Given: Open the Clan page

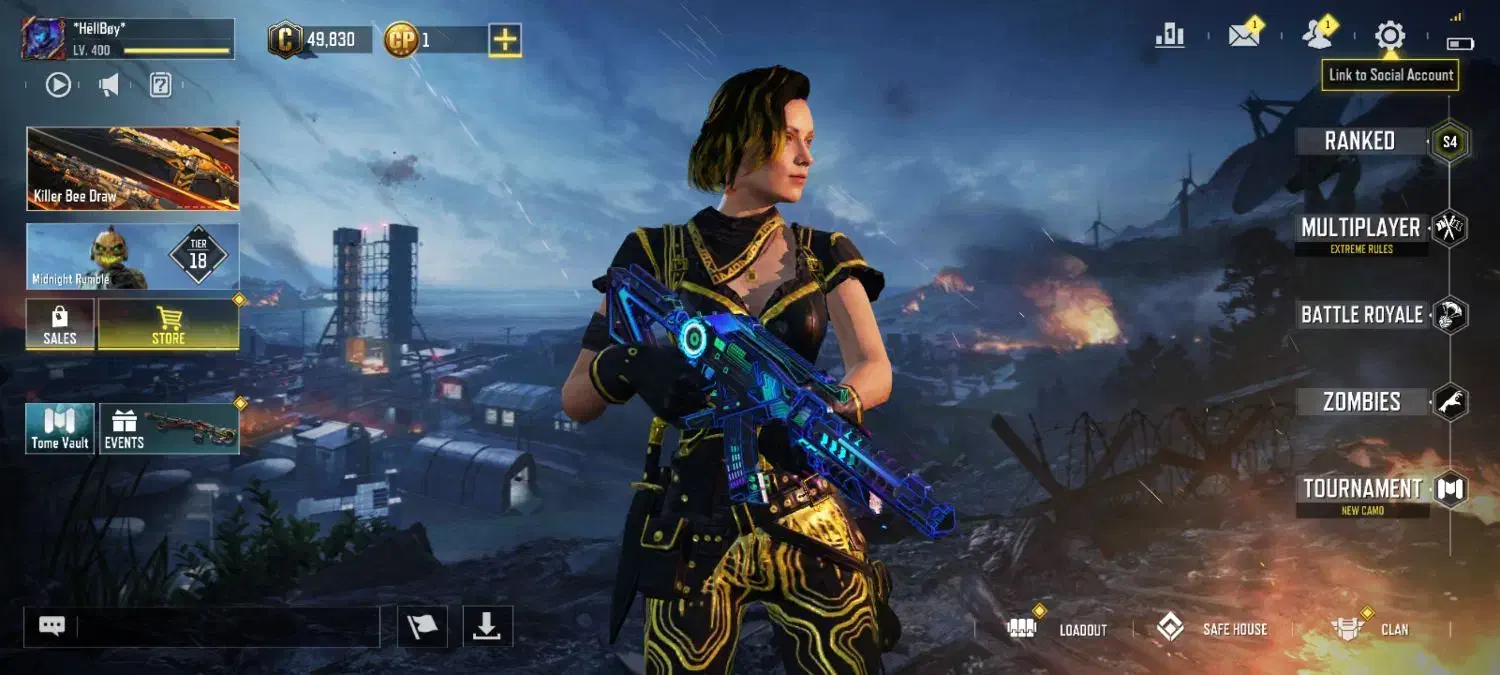Looking at the screenshot, I should click(1370, 629).
